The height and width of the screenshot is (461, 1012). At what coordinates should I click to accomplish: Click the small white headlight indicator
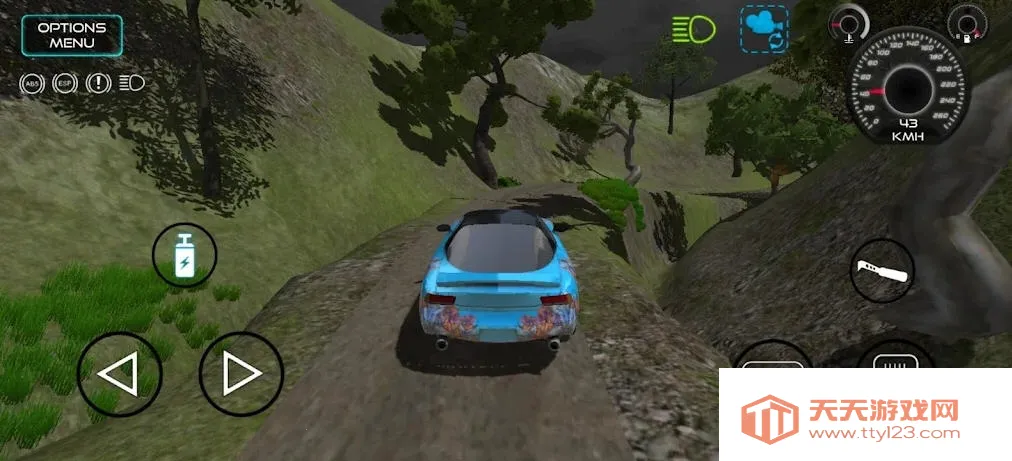point(131,83)
